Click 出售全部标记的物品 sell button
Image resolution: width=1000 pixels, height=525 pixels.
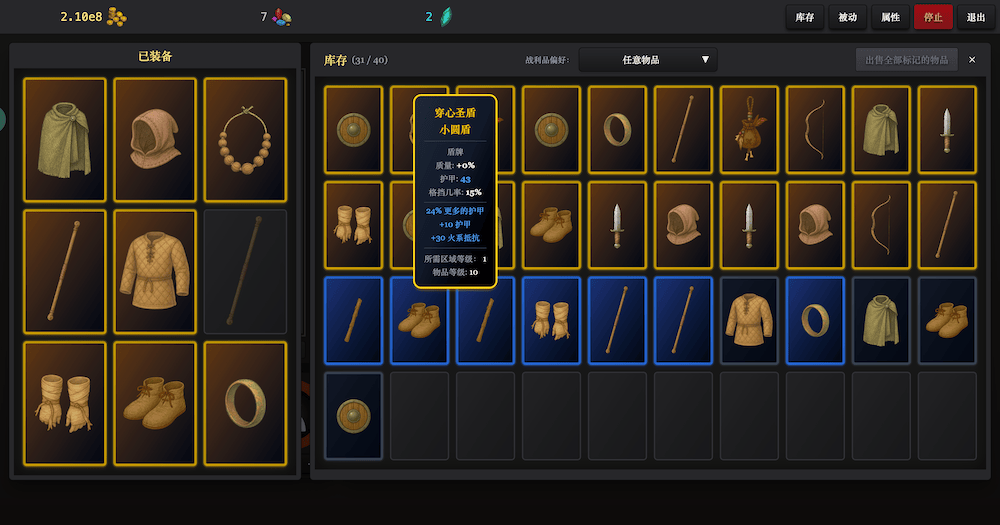click(x=907, y=60)
